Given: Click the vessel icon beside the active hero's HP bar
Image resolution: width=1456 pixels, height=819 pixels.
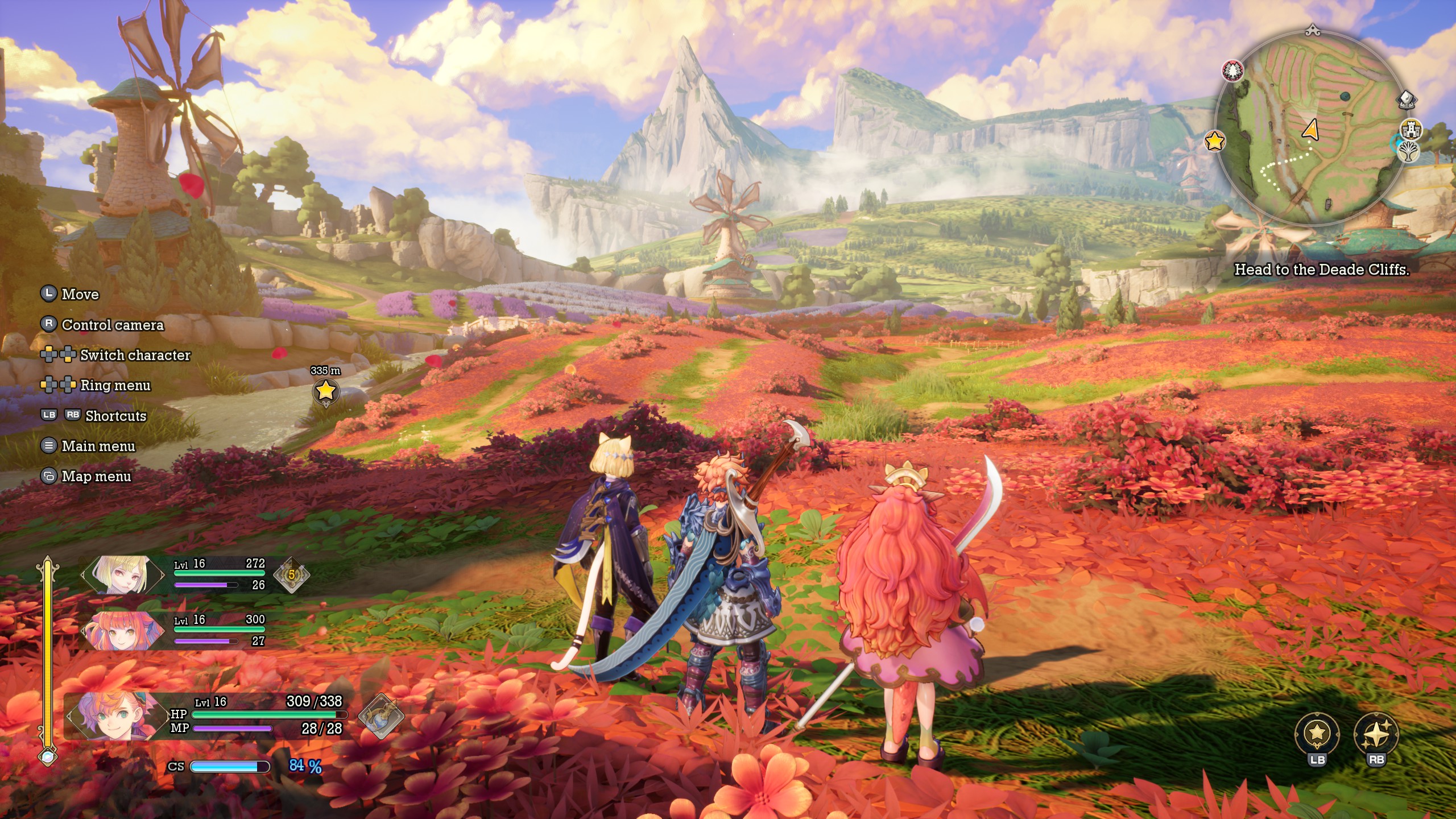Looking at the screenshot, I should [x=380, y=717].
